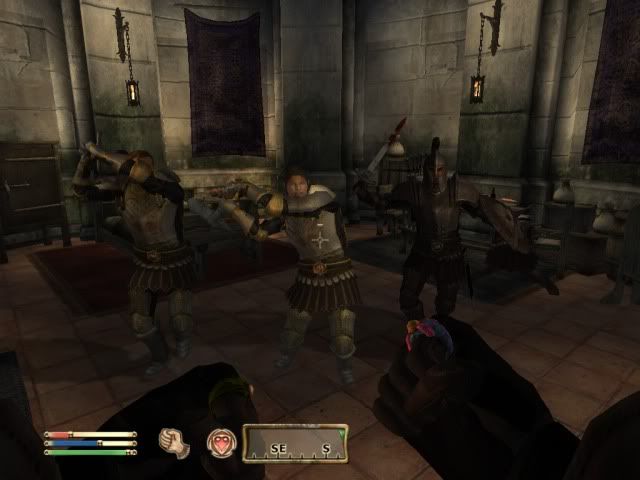Click the fist weapon icon
Viewport: 640px width, 480px height.
click(x=174, y=442)
